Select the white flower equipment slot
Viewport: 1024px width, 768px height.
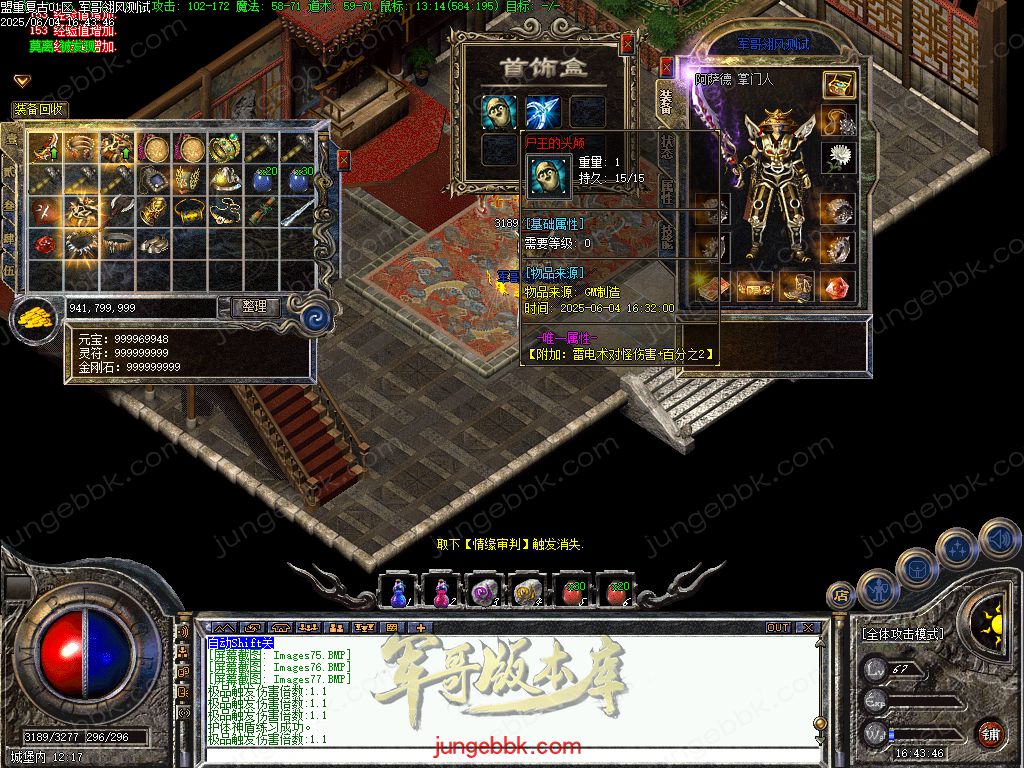pos(839,157)
